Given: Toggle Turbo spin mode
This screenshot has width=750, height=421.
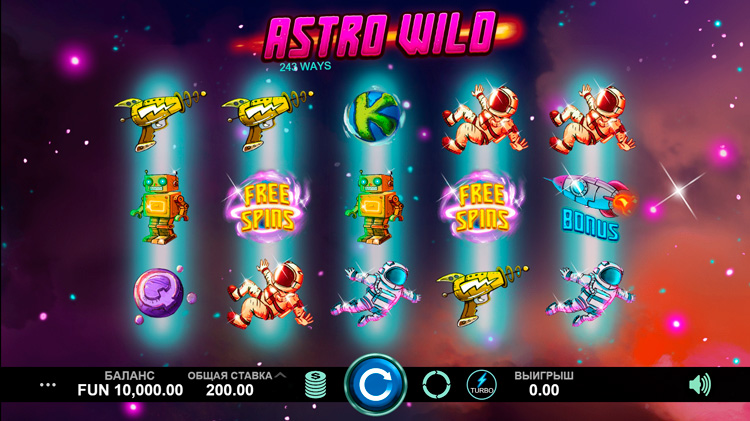Looking at the screenshot, I should pyautogui.click(x=480, y=384).
